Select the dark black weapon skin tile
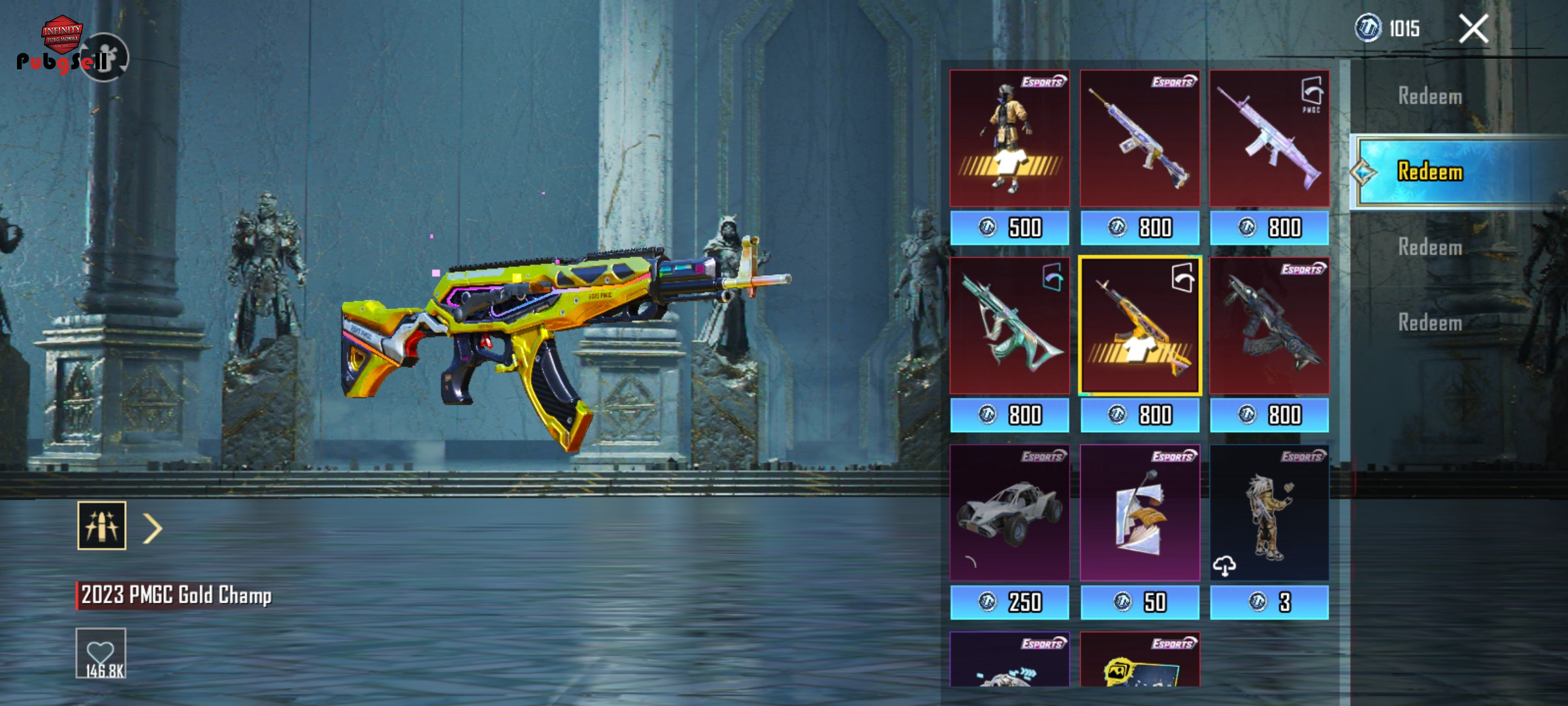The height and width of the screenshot is (706, 1568). click(1269, 326)
